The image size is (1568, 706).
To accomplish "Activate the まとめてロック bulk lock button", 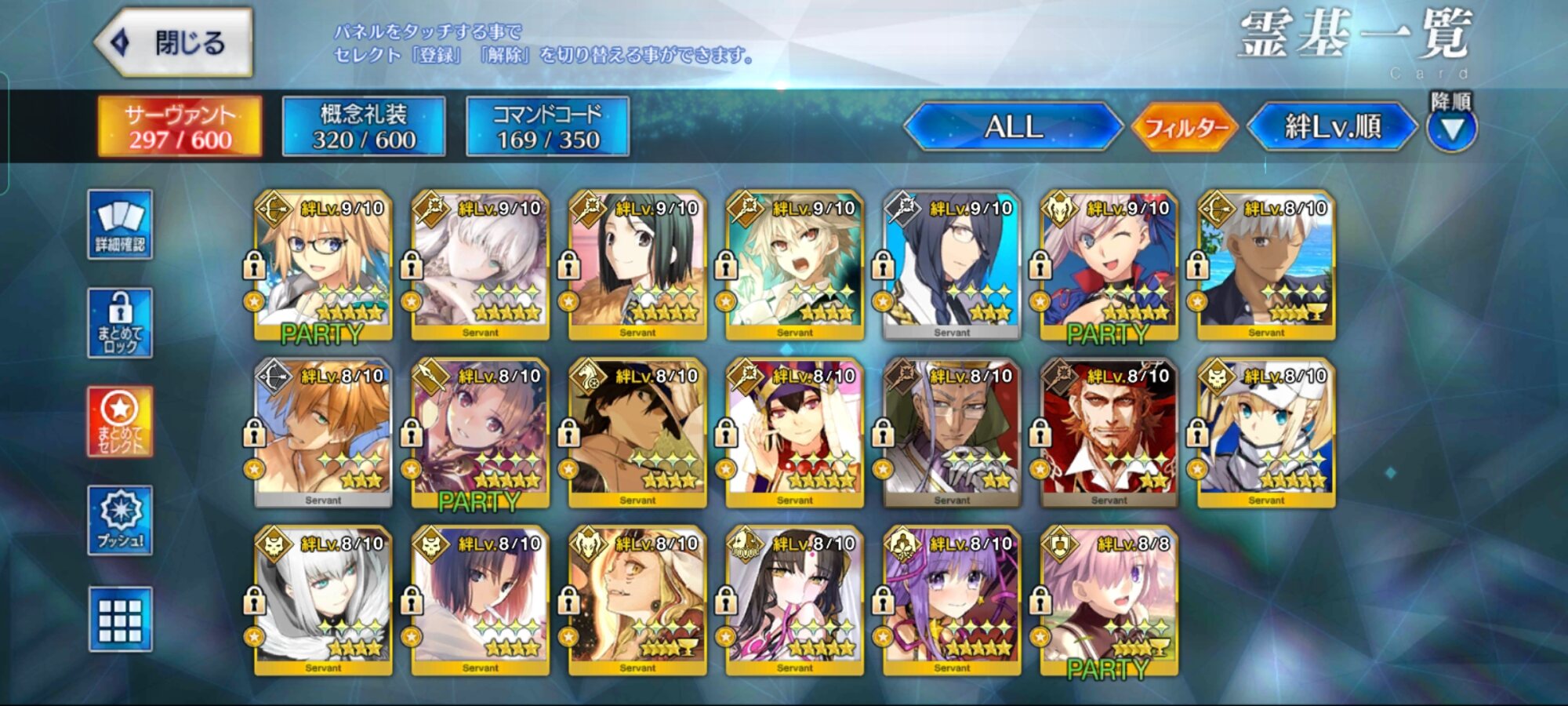I will point(120,323).
